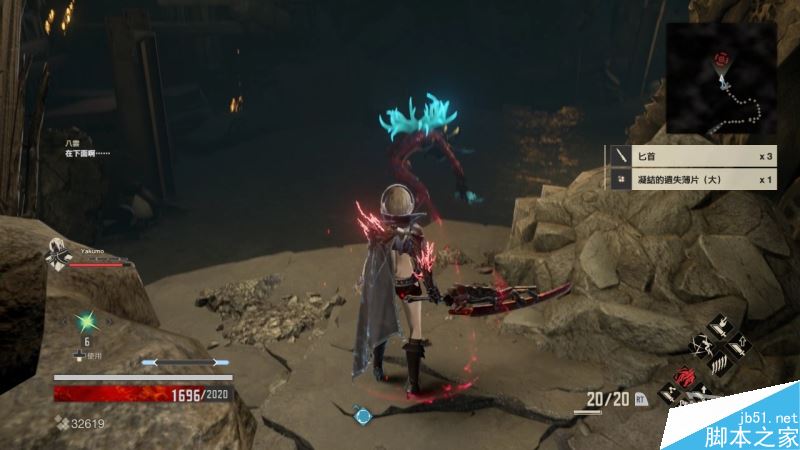Image resolution: width=800 pixels, height=450 pixels.
Task: Use the green sparkle quick item
Action: tap(87, 322)
